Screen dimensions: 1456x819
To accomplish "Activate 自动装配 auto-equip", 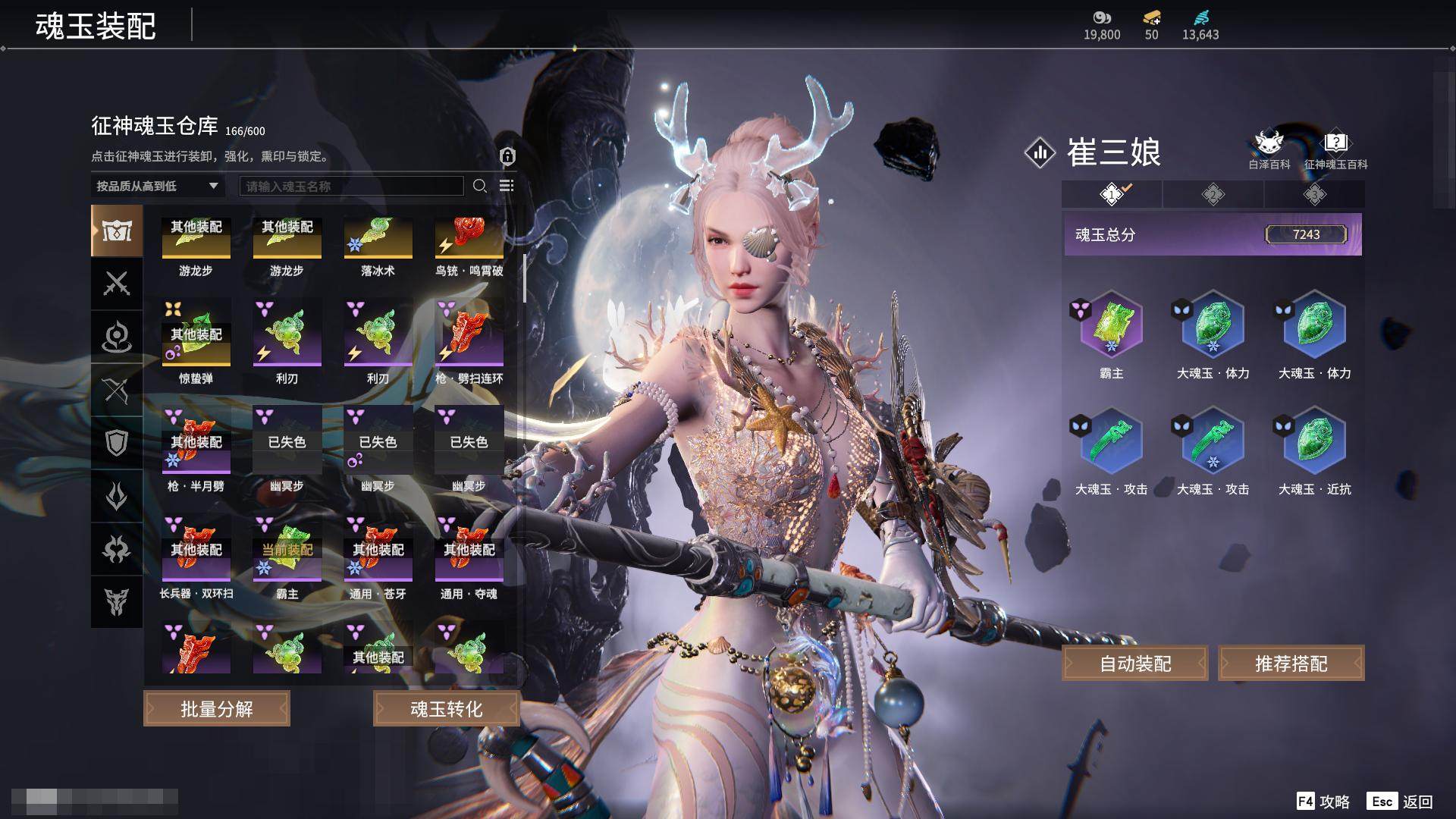I will pyautogui.click(x=1135, y=664).
